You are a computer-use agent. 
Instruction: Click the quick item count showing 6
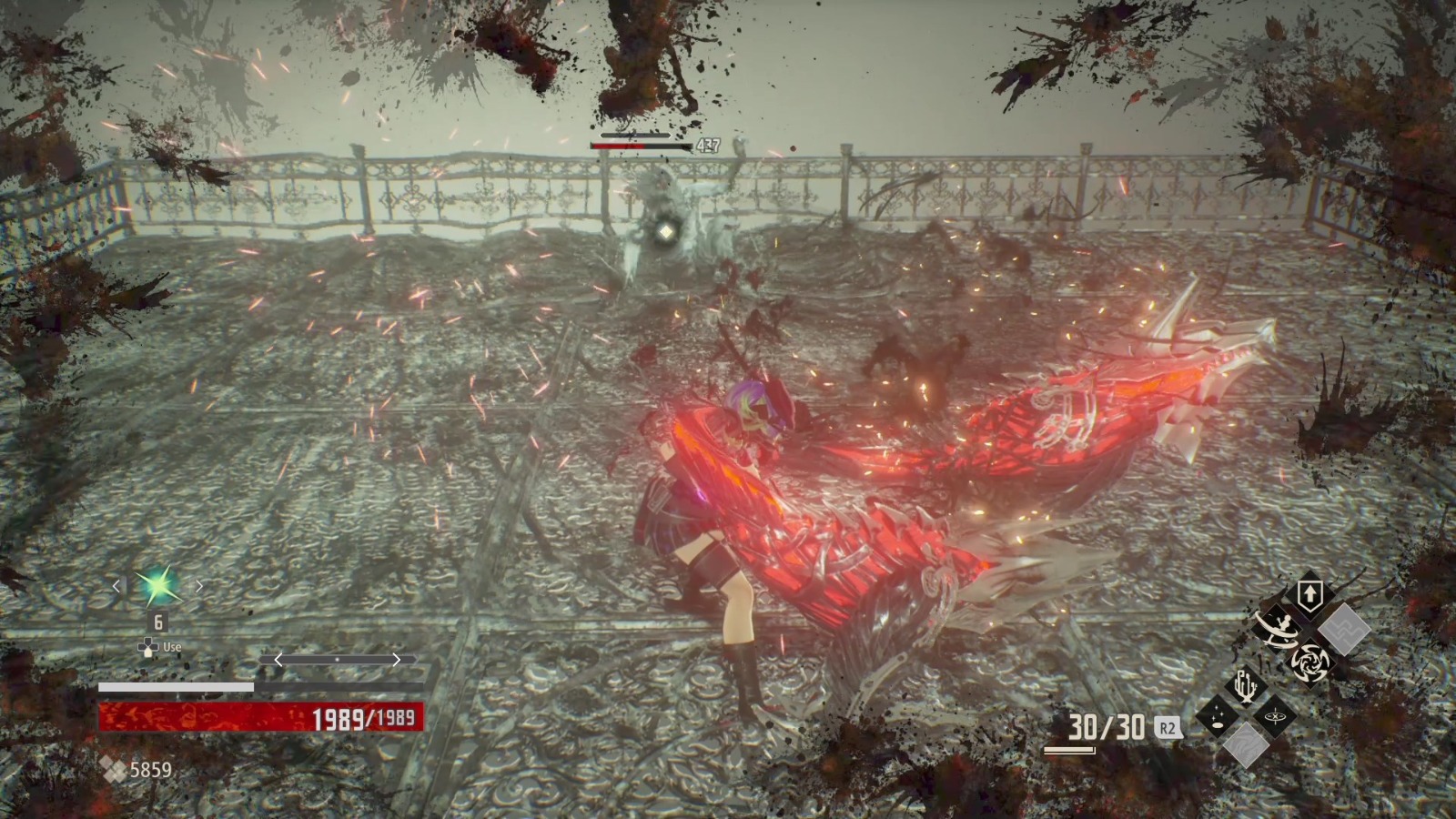coord(157,622)
